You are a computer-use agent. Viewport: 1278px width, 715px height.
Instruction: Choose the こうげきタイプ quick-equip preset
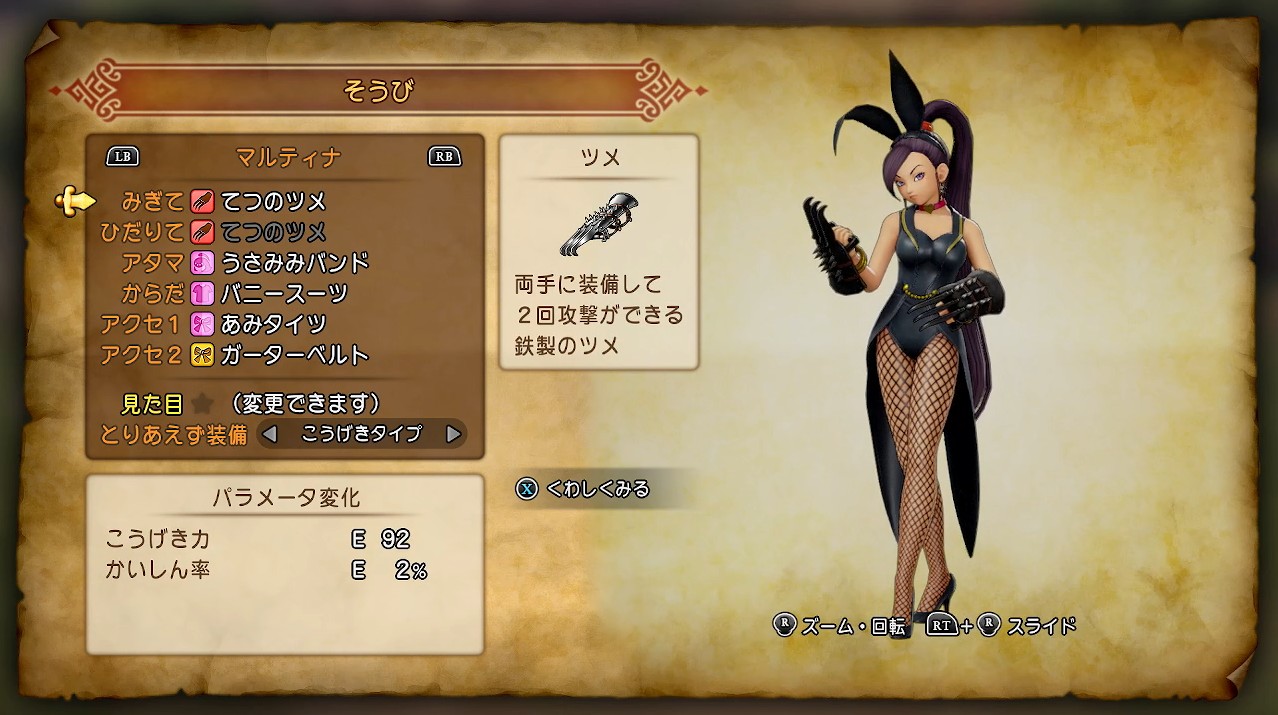361,435
